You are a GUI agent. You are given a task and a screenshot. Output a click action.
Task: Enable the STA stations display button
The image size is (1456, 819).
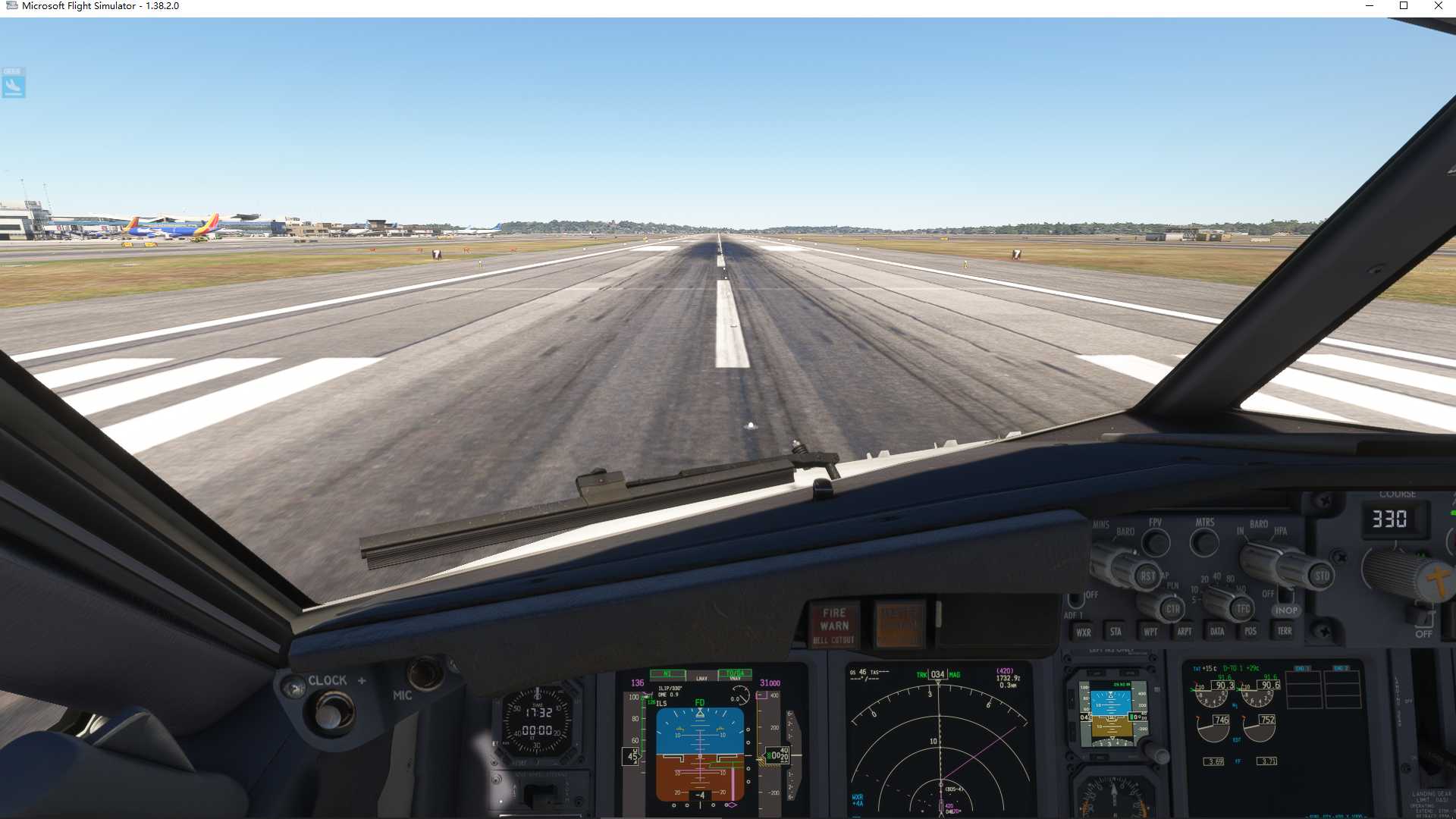[1116, 632]
